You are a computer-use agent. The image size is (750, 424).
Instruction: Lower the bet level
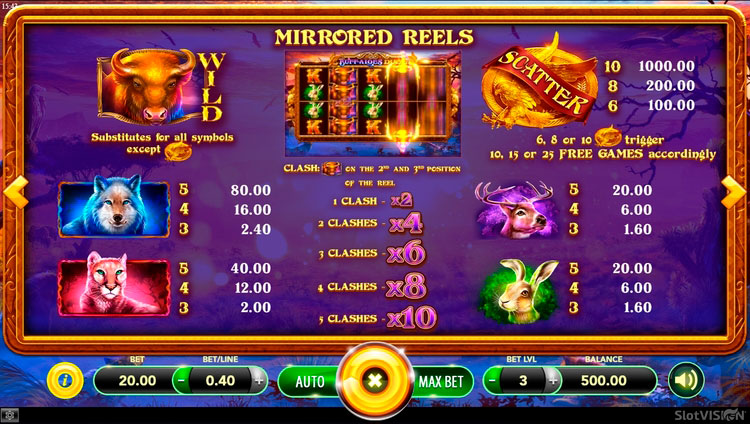pos(492,380)
